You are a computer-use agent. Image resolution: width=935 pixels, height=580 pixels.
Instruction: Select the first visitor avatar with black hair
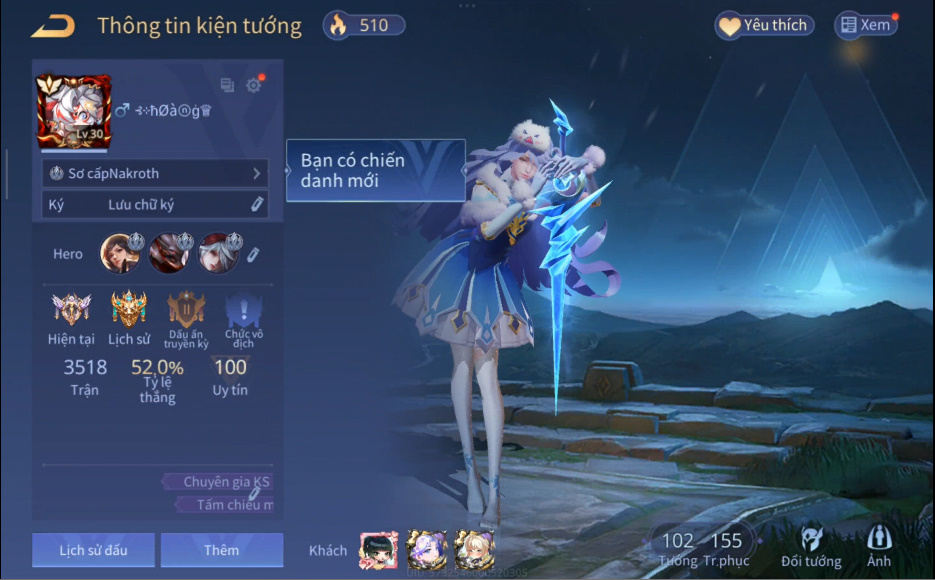pos(378,550)
